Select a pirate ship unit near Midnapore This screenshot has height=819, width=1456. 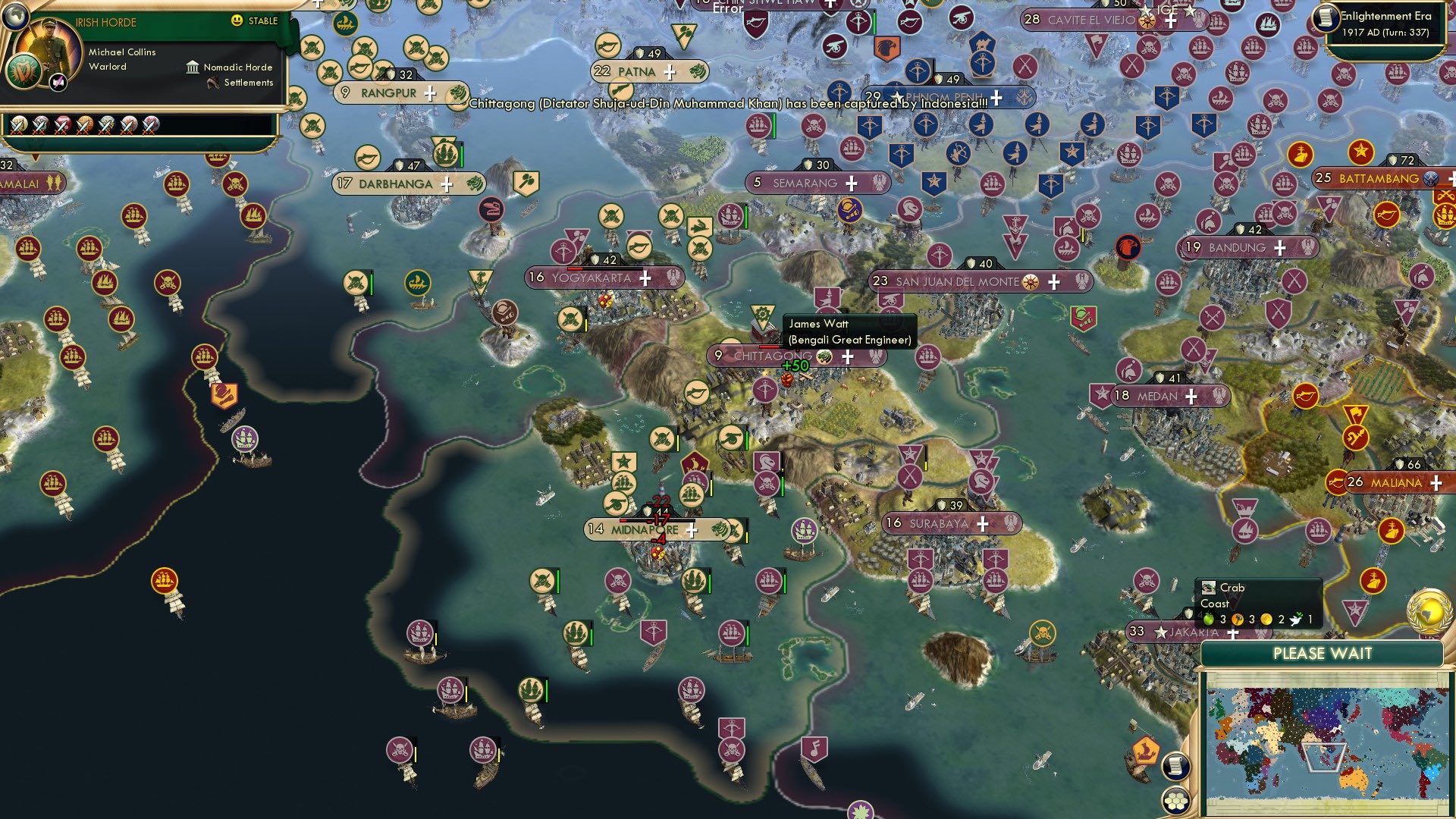(x=618, y=581)
